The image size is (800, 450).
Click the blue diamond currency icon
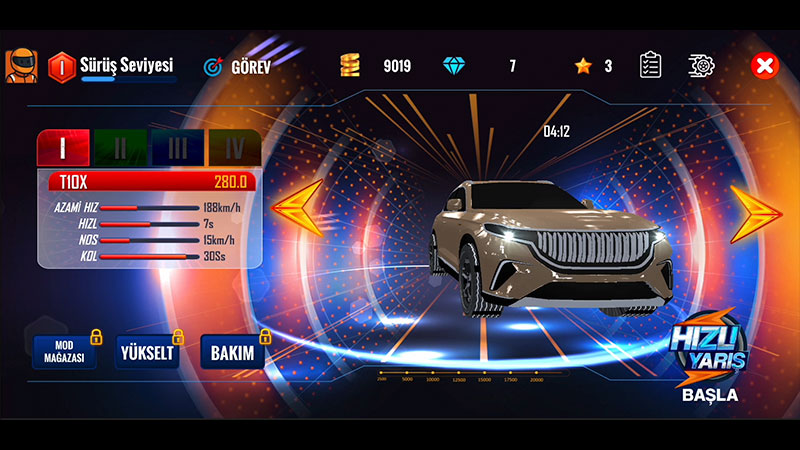pyautogui.click(x=454, y=66)
